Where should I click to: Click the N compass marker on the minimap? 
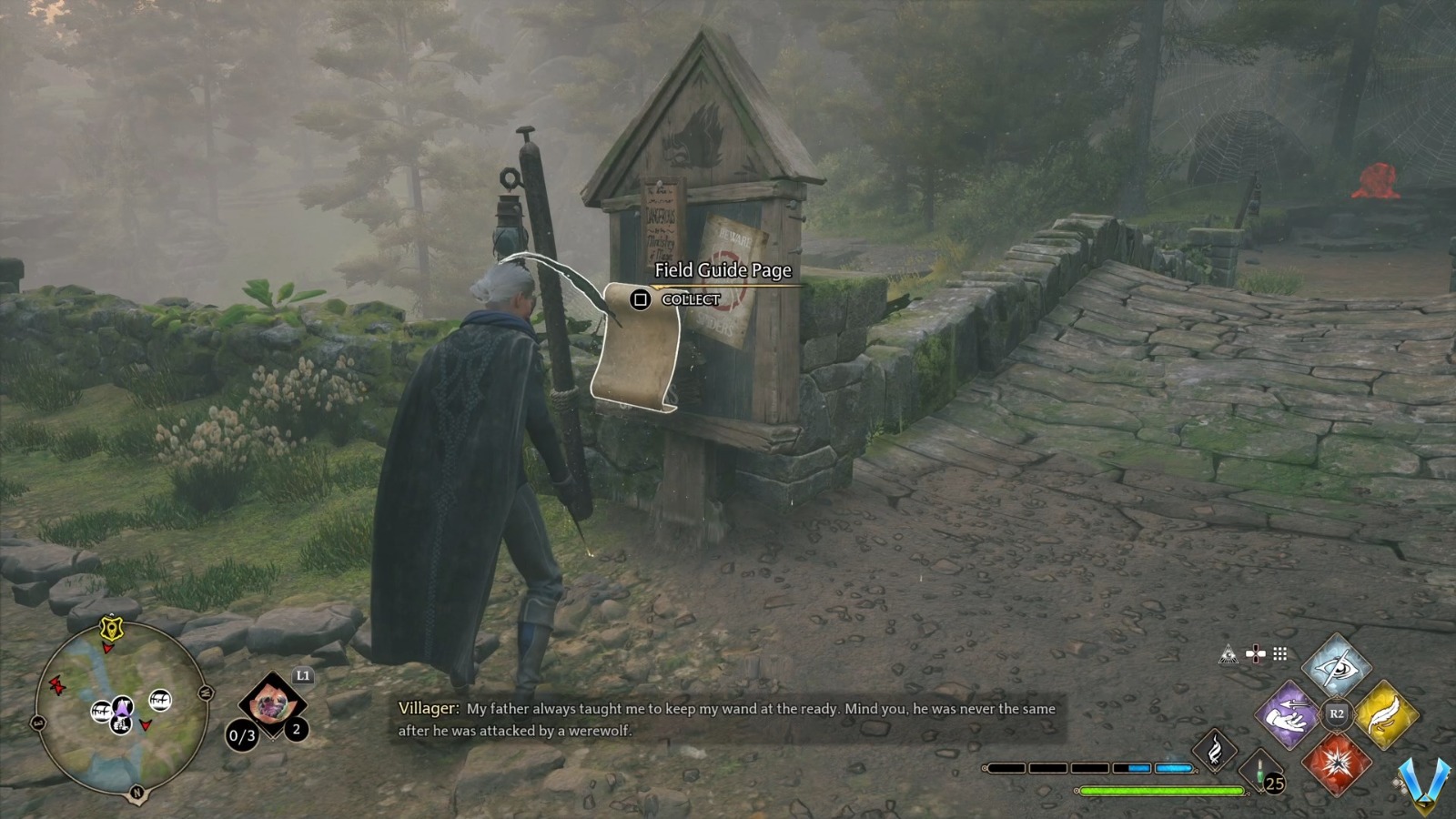point(137,793)
